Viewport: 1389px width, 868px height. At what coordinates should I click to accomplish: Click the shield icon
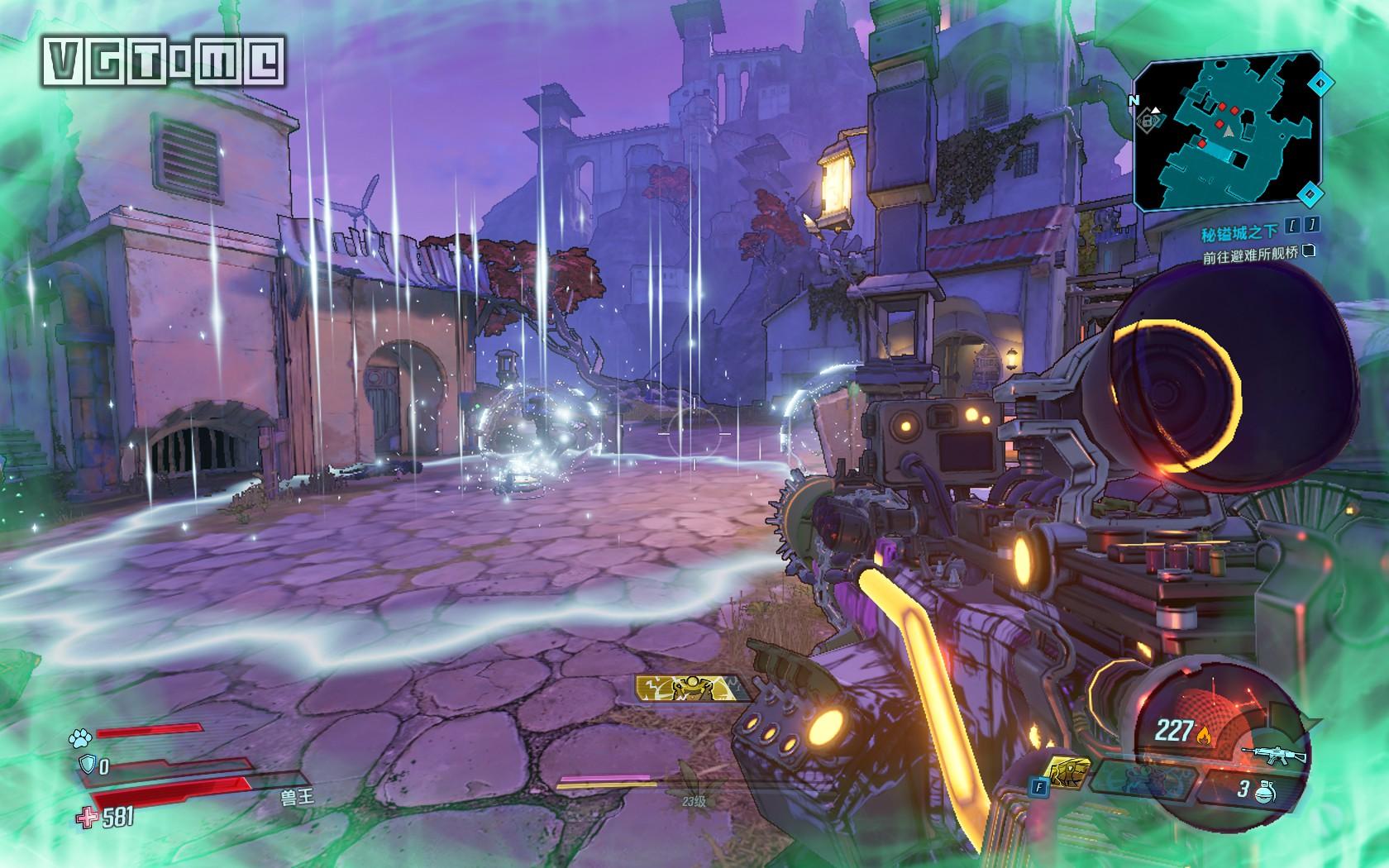pyautogui.click(x=86, y=765)
